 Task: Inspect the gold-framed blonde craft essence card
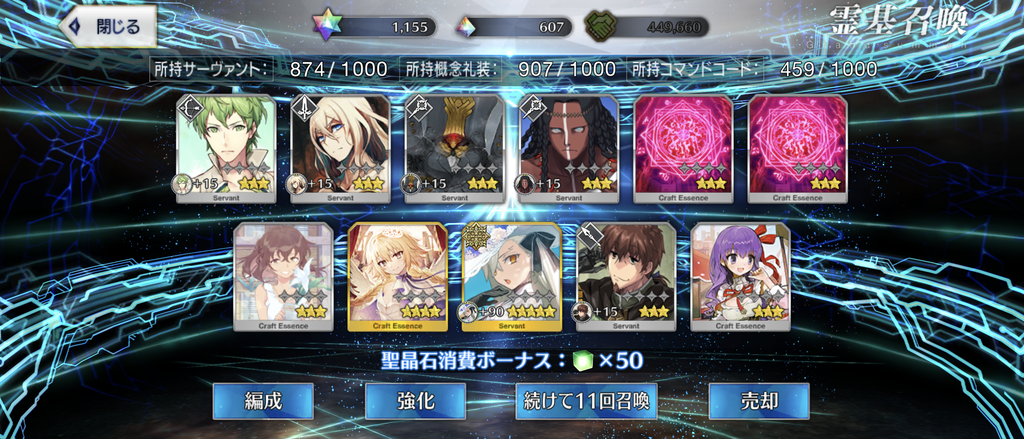point(397,276)
